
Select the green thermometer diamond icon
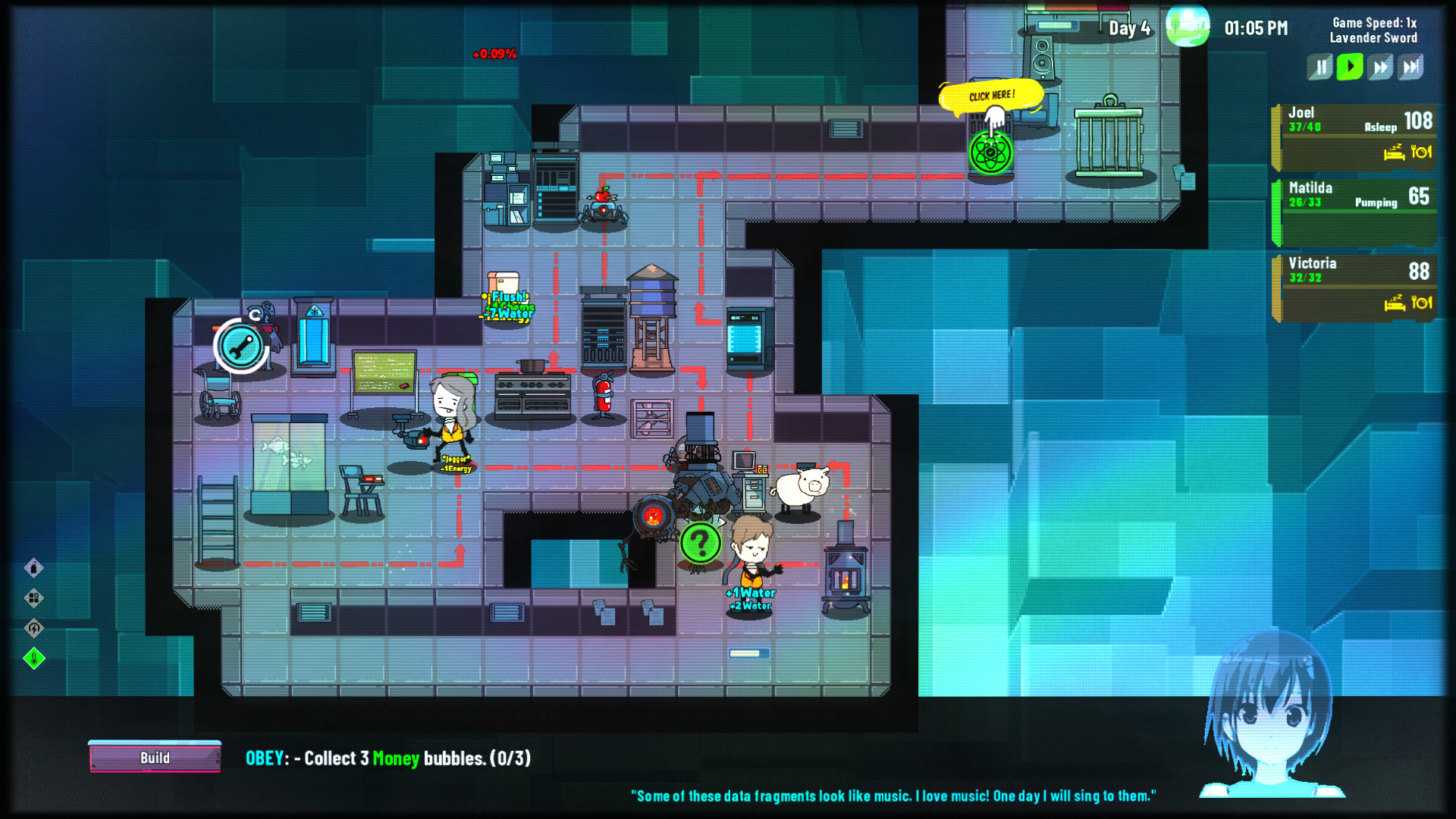point(34,657)
